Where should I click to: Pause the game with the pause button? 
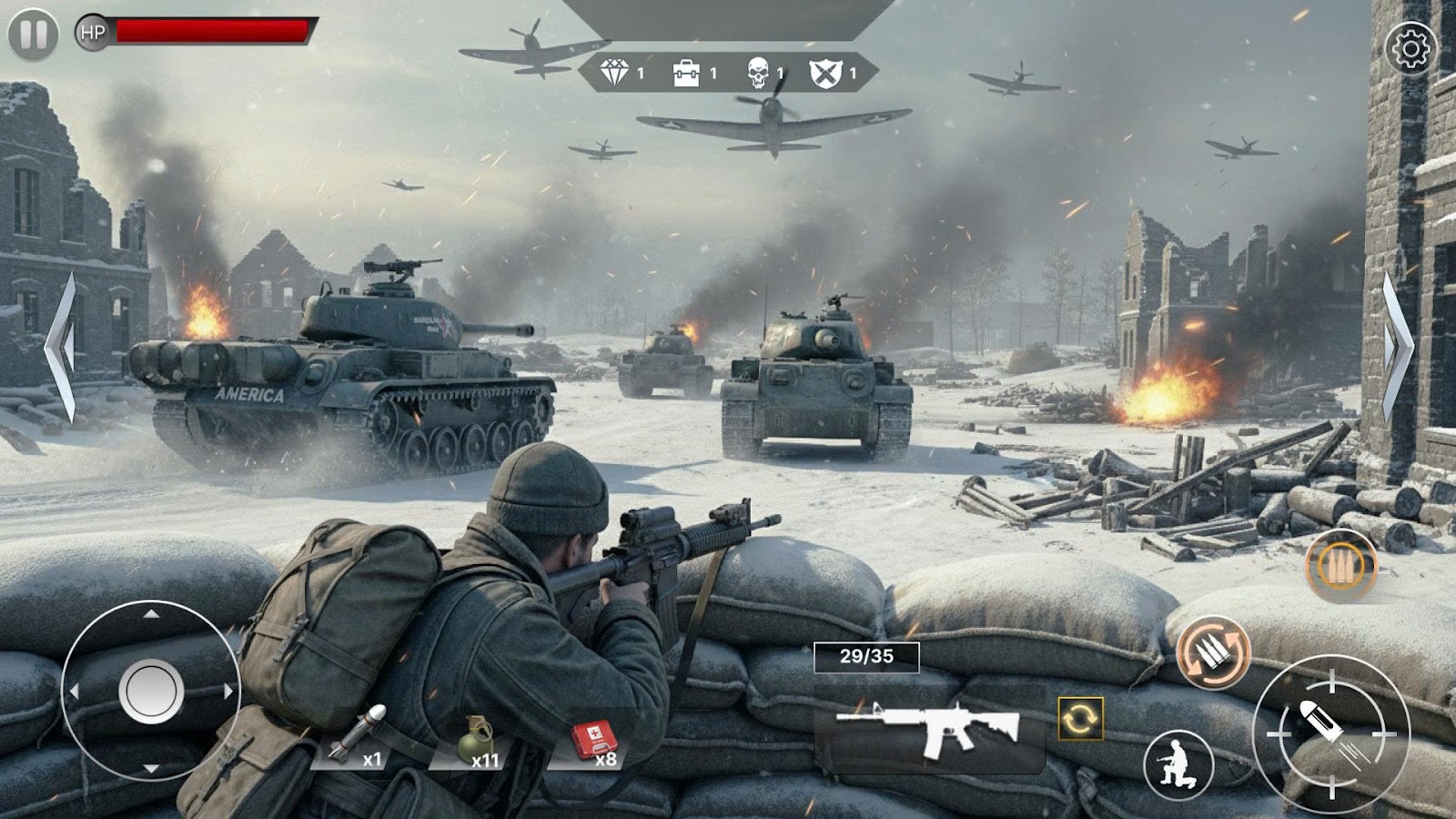point(33,35)
